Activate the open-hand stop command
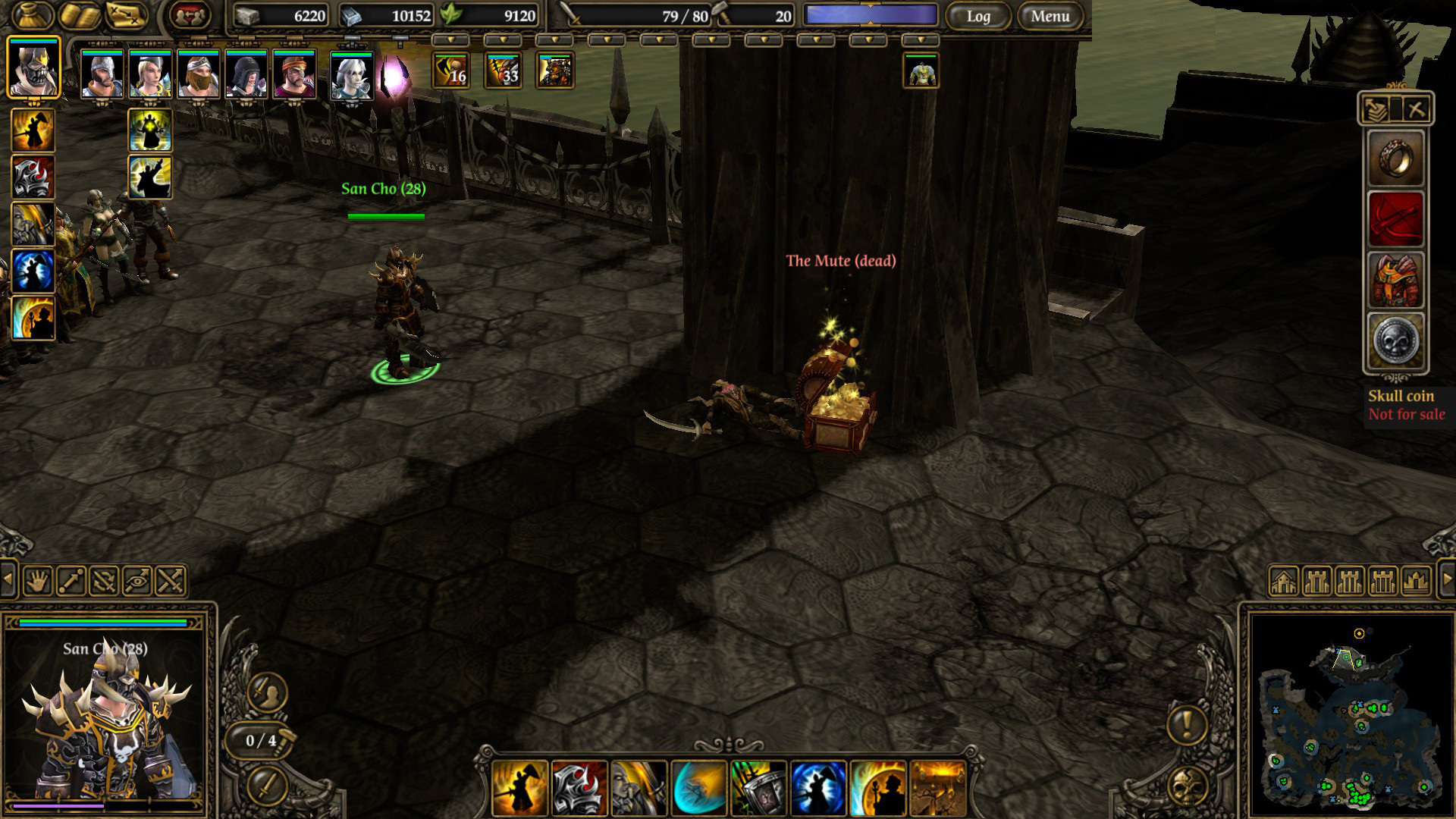 [38, 582]
